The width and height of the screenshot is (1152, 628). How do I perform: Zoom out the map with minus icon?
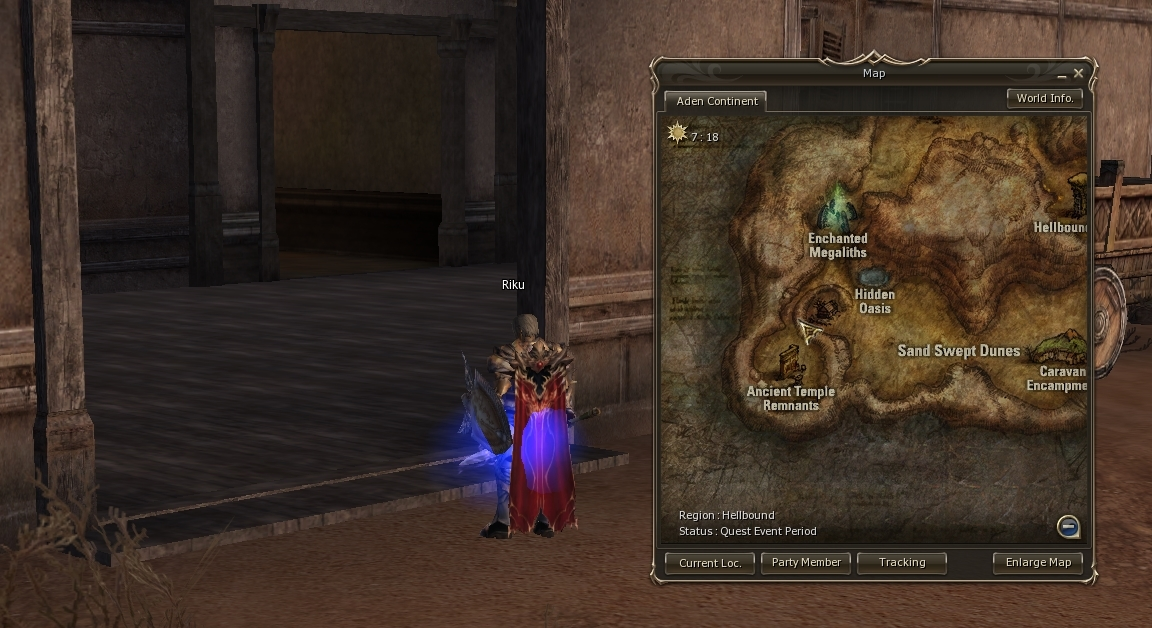pos(1068,526)
